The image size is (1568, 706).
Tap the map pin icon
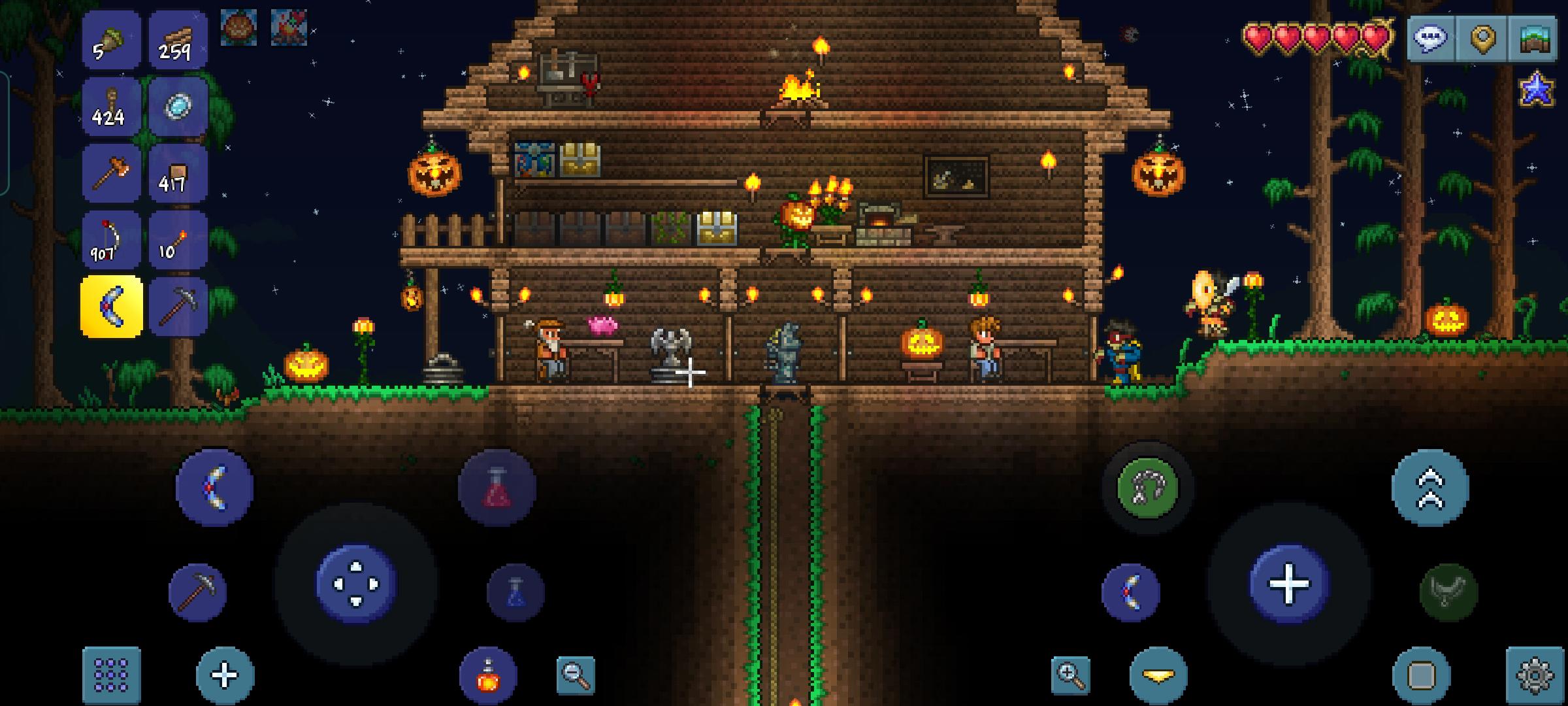1484,39
